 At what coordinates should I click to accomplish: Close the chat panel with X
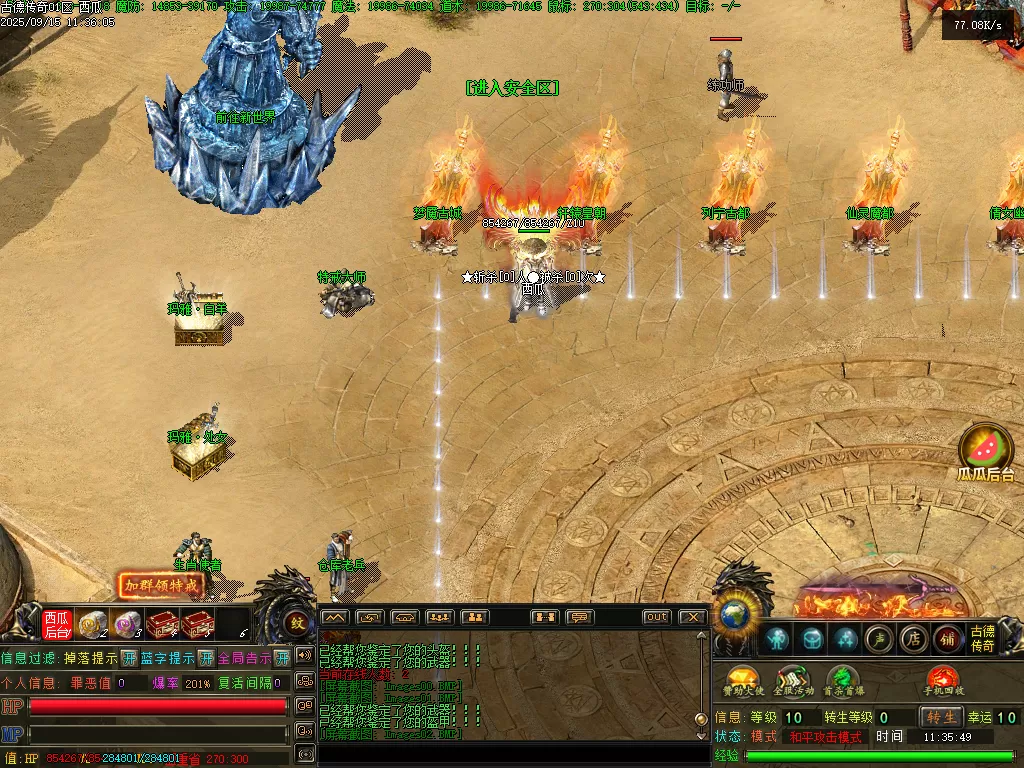pos(692,617)
